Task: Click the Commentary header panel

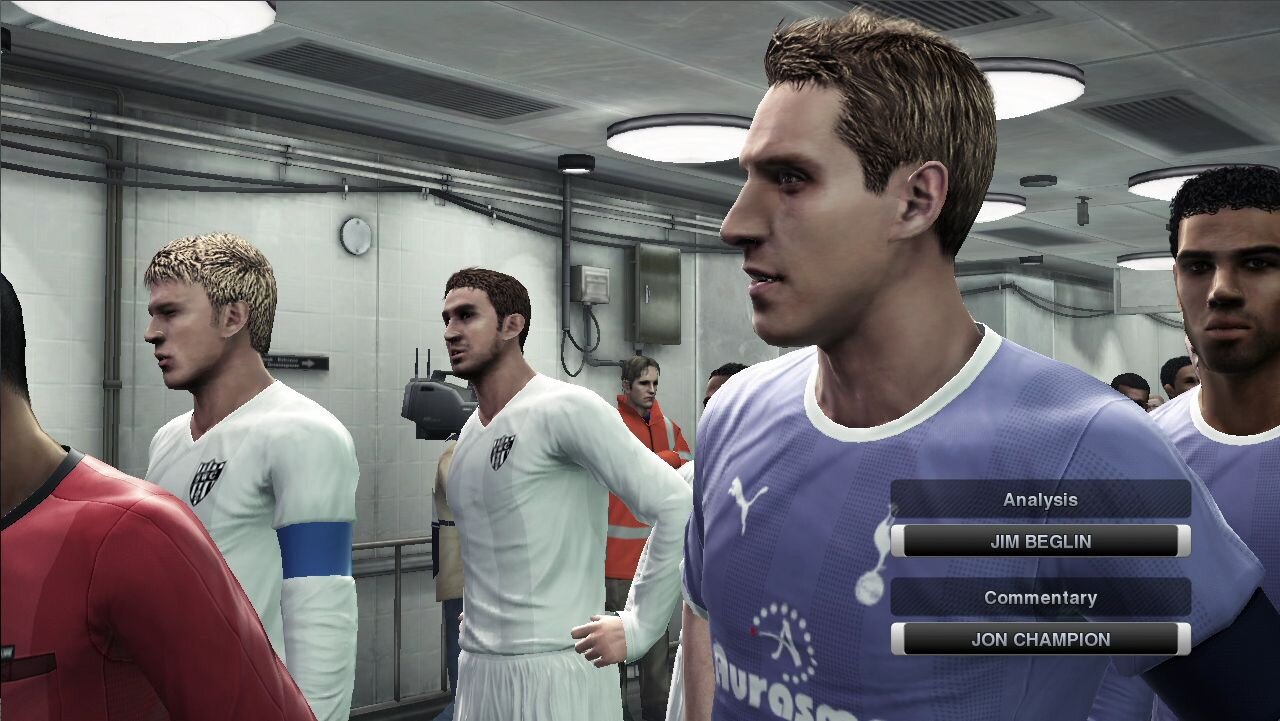Action: (1040, 597)
